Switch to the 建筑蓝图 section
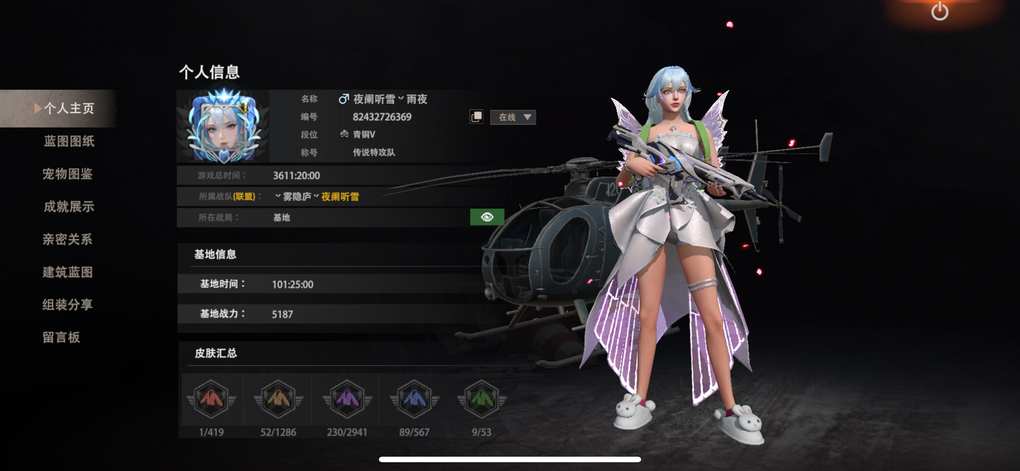1020x471 pixels. (68, 272)
